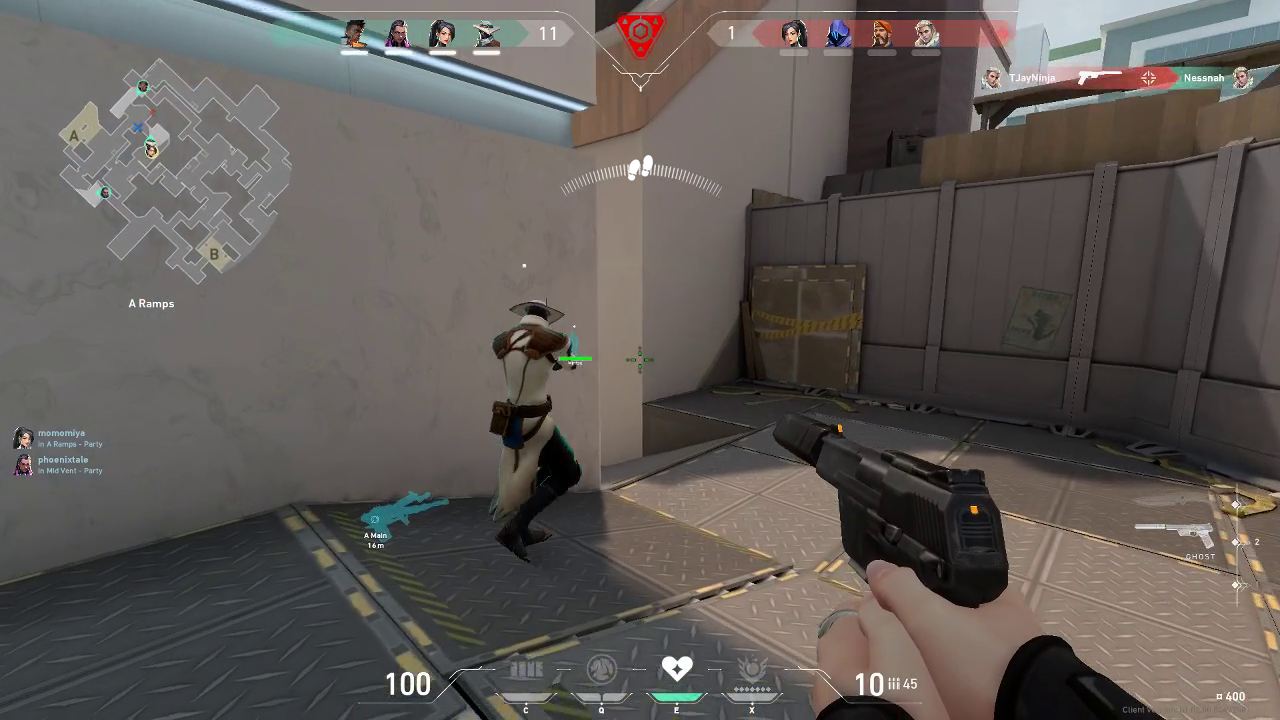The width and height of the screenshot is (1280, 720).
Task: Click the green ability charge bar under E
Action: pyautogui.click(x=678, y=697)
